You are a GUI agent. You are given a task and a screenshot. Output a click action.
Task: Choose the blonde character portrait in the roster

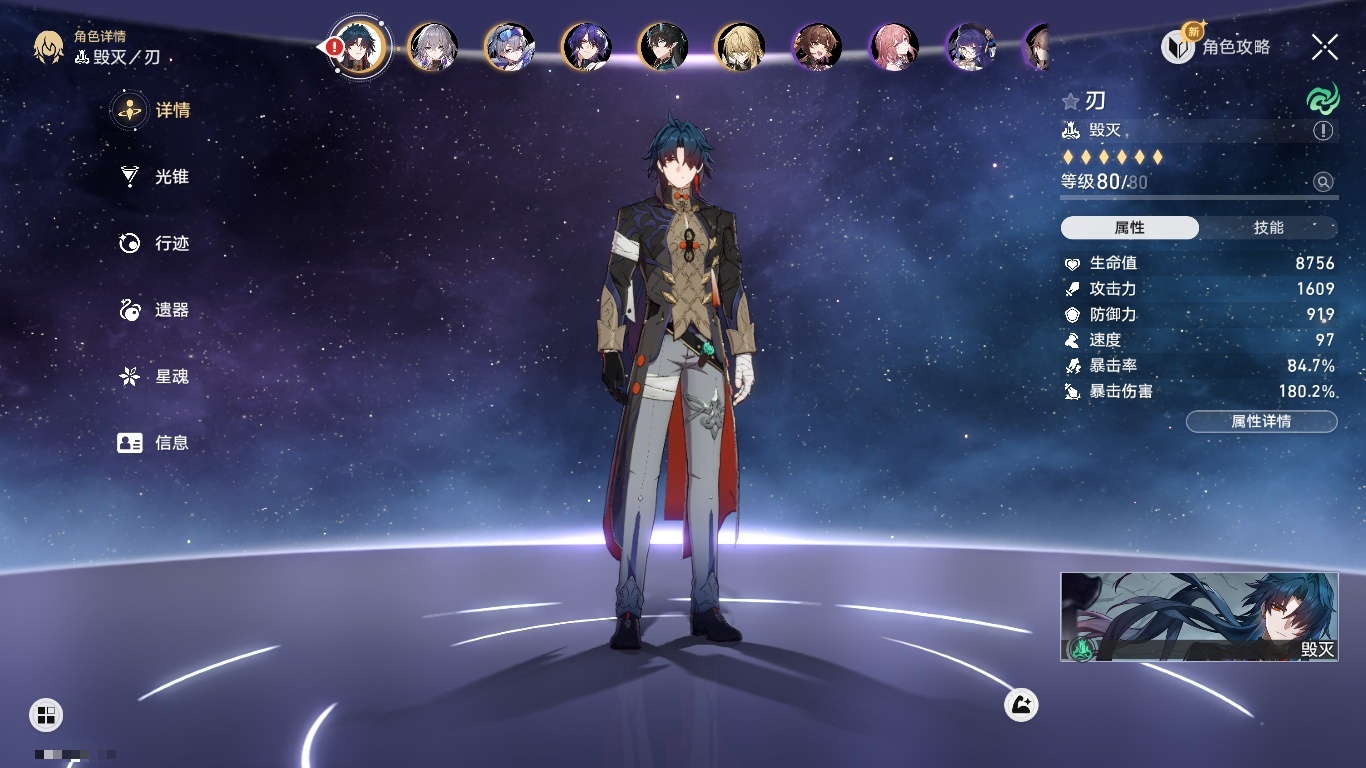(x=740, y=47)
